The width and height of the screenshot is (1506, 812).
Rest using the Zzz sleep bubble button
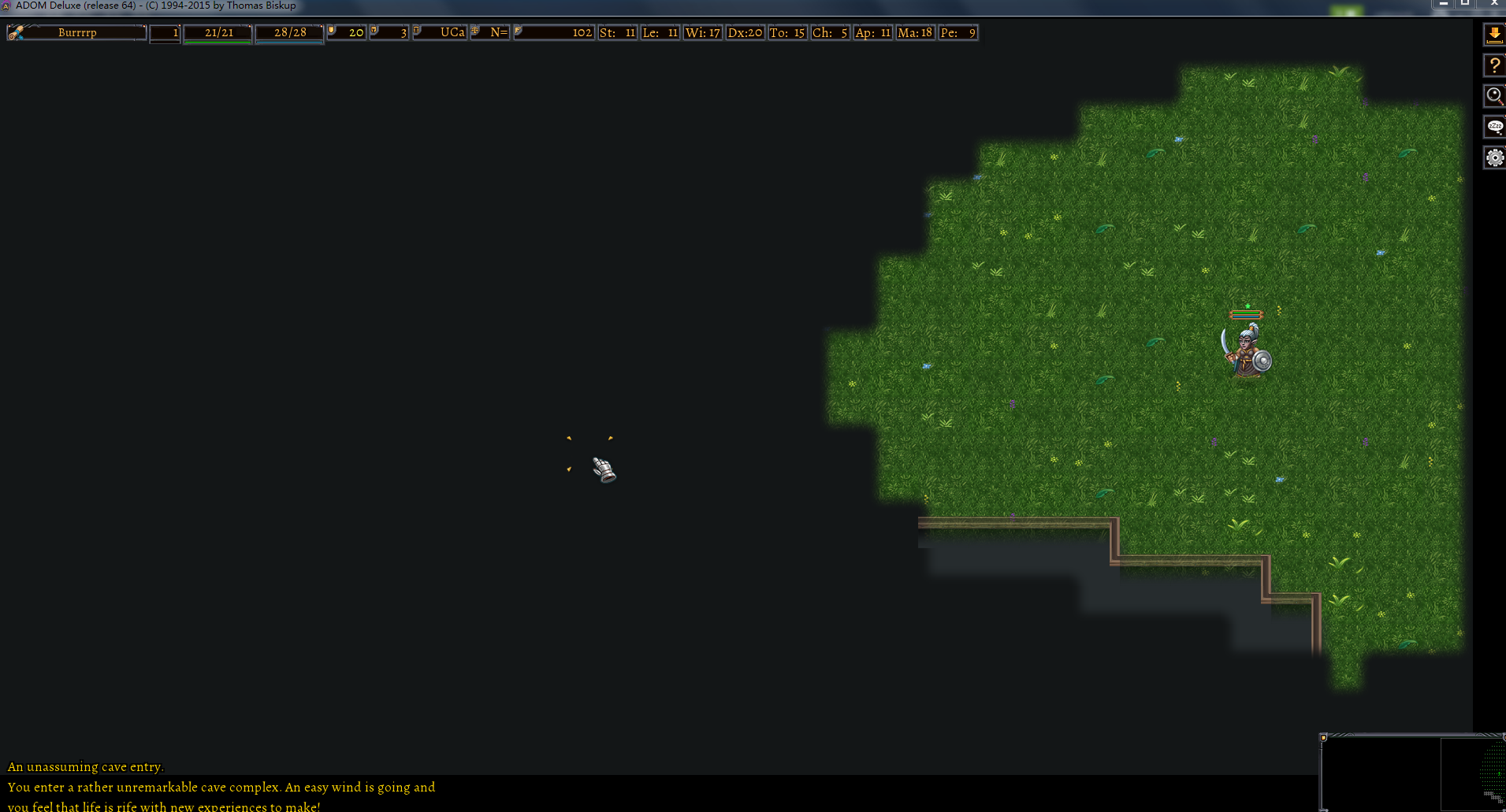pos(1494,127)
